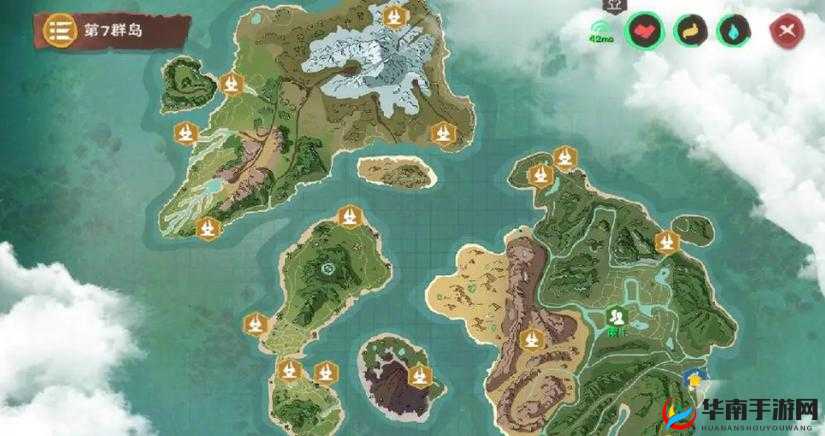The height and width of the screenshot is (436, 825).
Task: Select the tower marker in the brown canyon
Action: pos(532,339)
